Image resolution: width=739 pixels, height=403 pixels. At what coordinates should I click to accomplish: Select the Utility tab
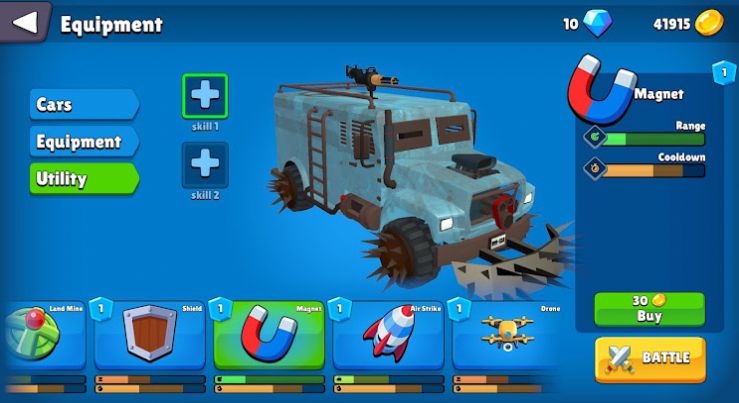82,179
